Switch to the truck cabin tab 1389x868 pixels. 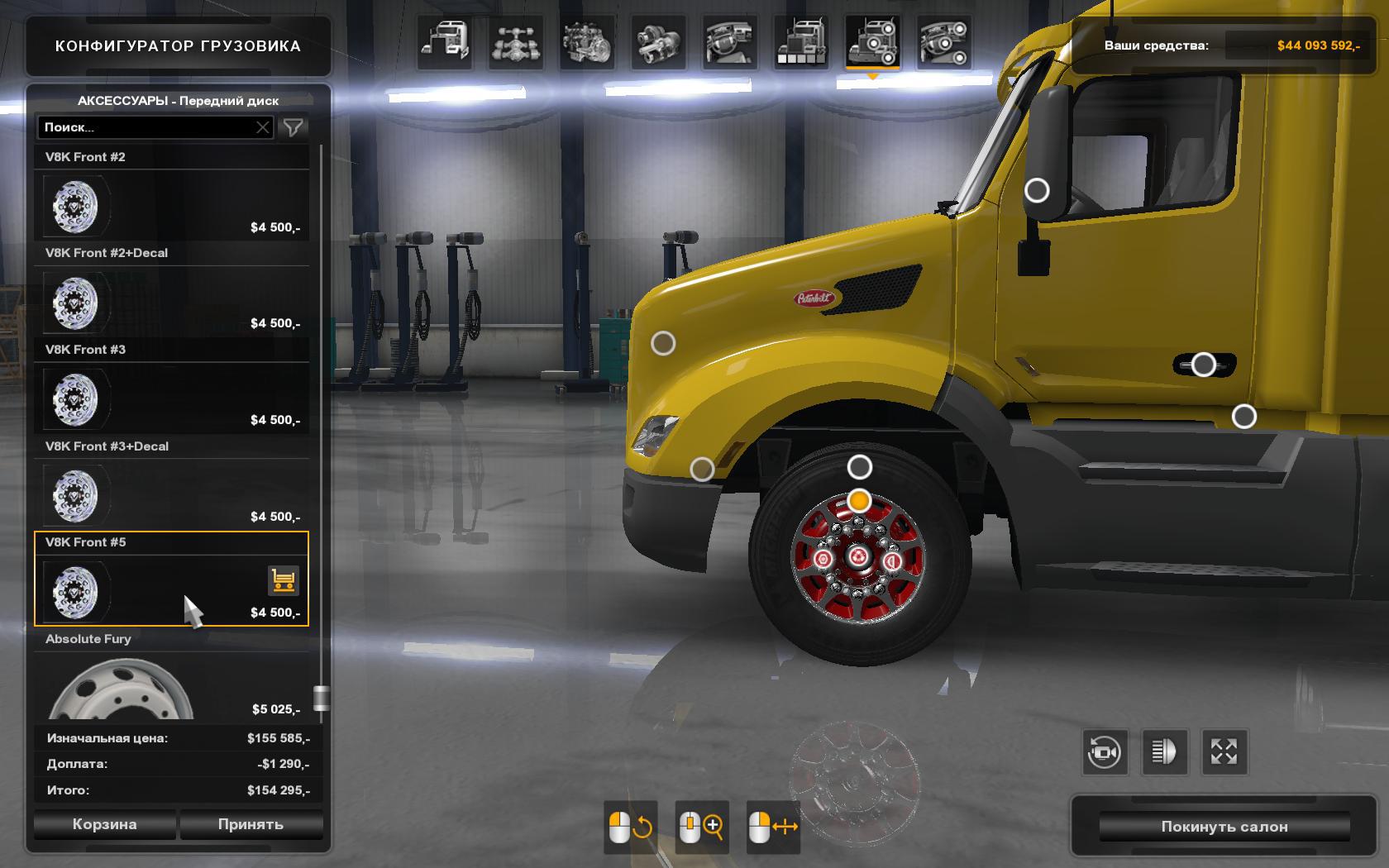pyautogui.click(x=445, y=41)
